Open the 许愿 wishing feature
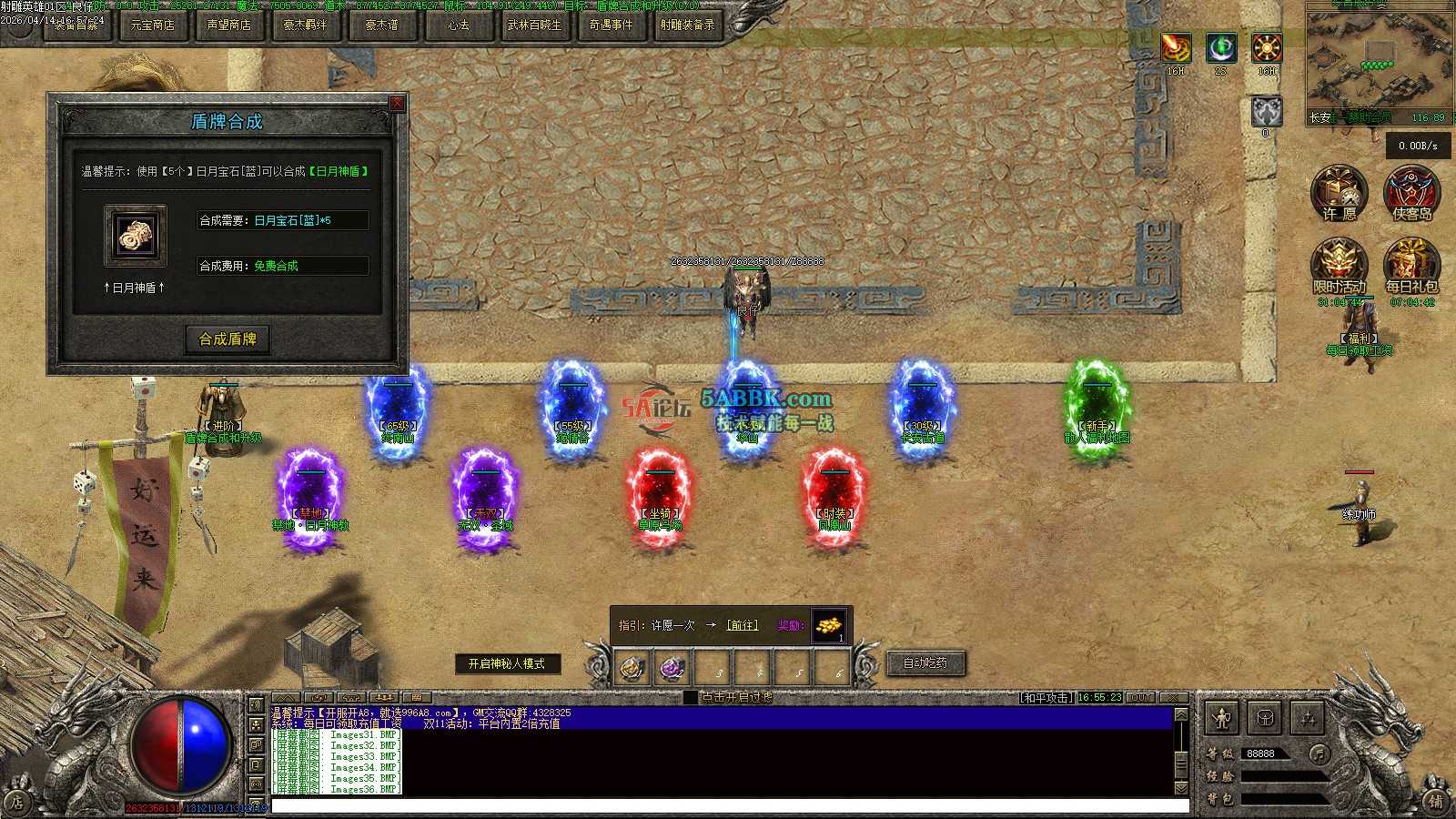1456x819 pixels. point(1339,193)
